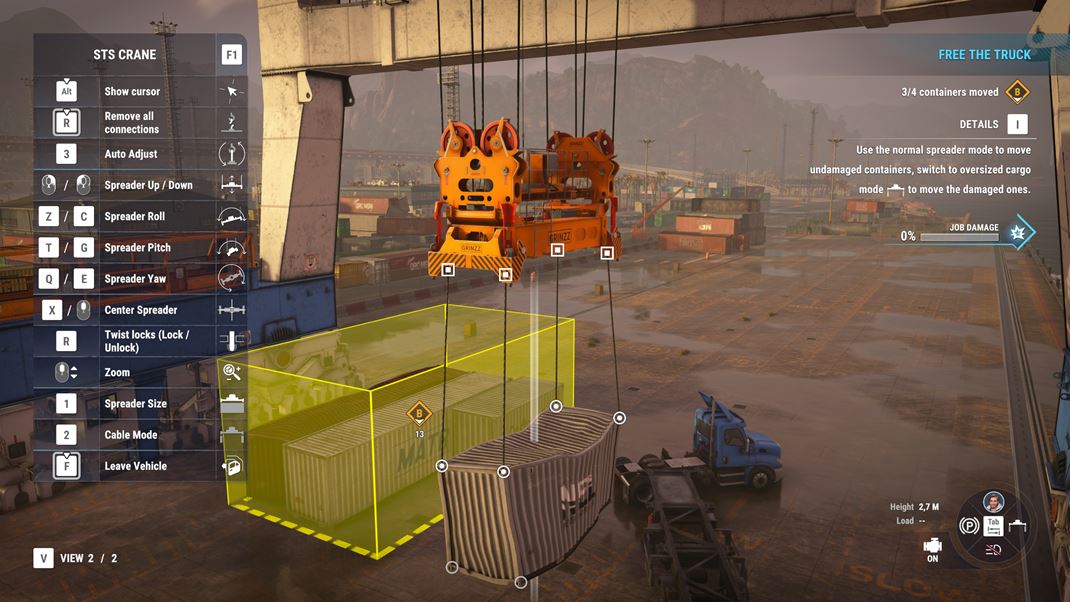
Task: Choose the Spreader Pitch icon
Action: click(232, 247)
